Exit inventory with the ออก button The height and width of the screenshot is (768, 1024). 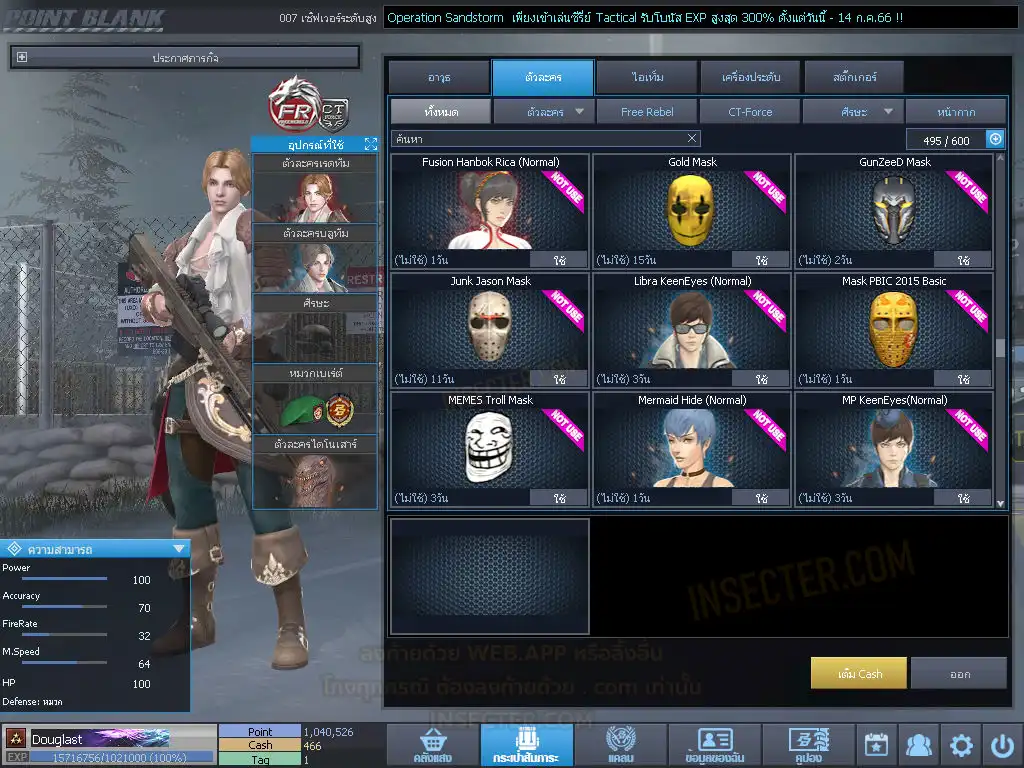[x=959, y=674]
